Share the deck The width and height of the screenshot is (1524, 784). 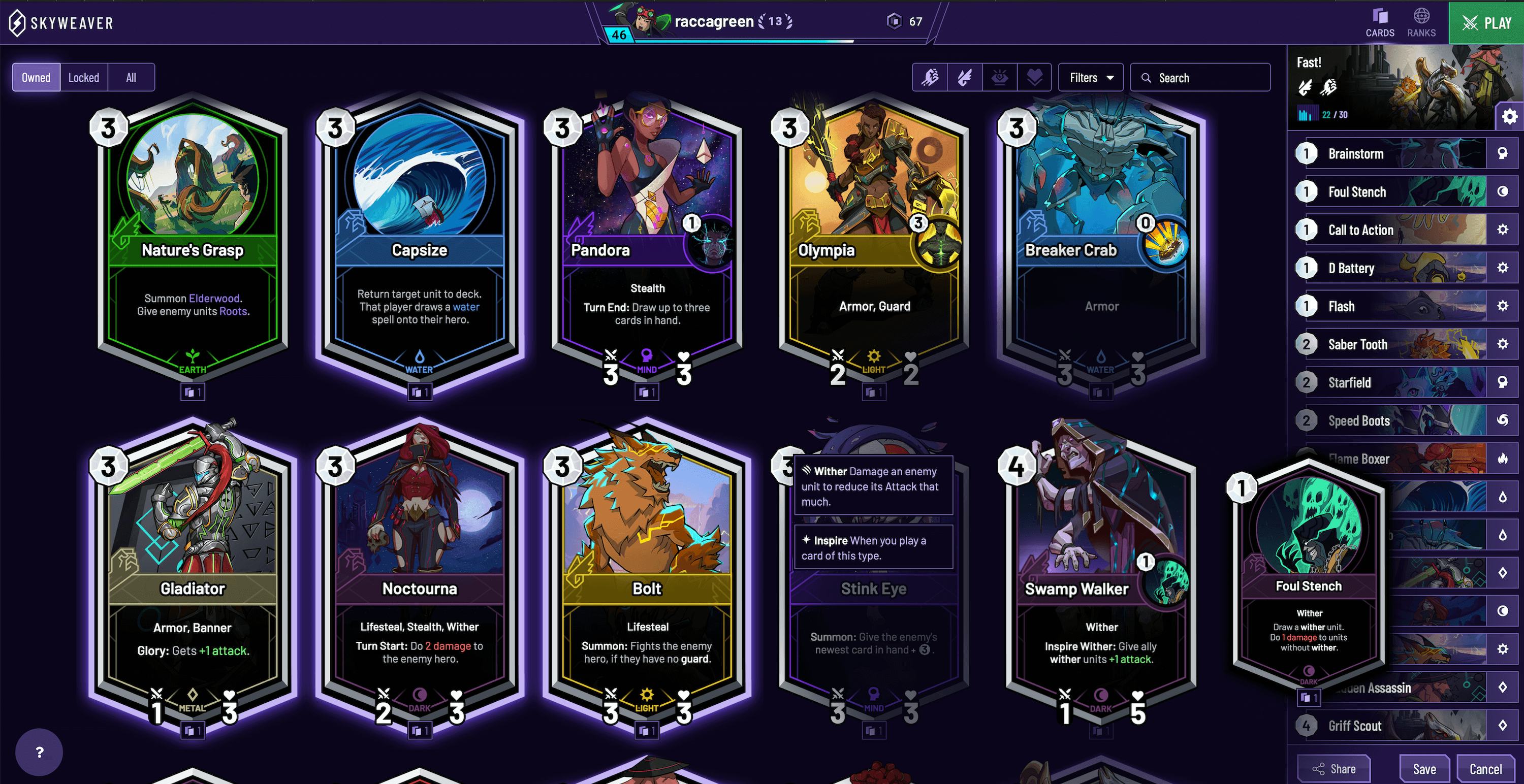[1335, 769]
